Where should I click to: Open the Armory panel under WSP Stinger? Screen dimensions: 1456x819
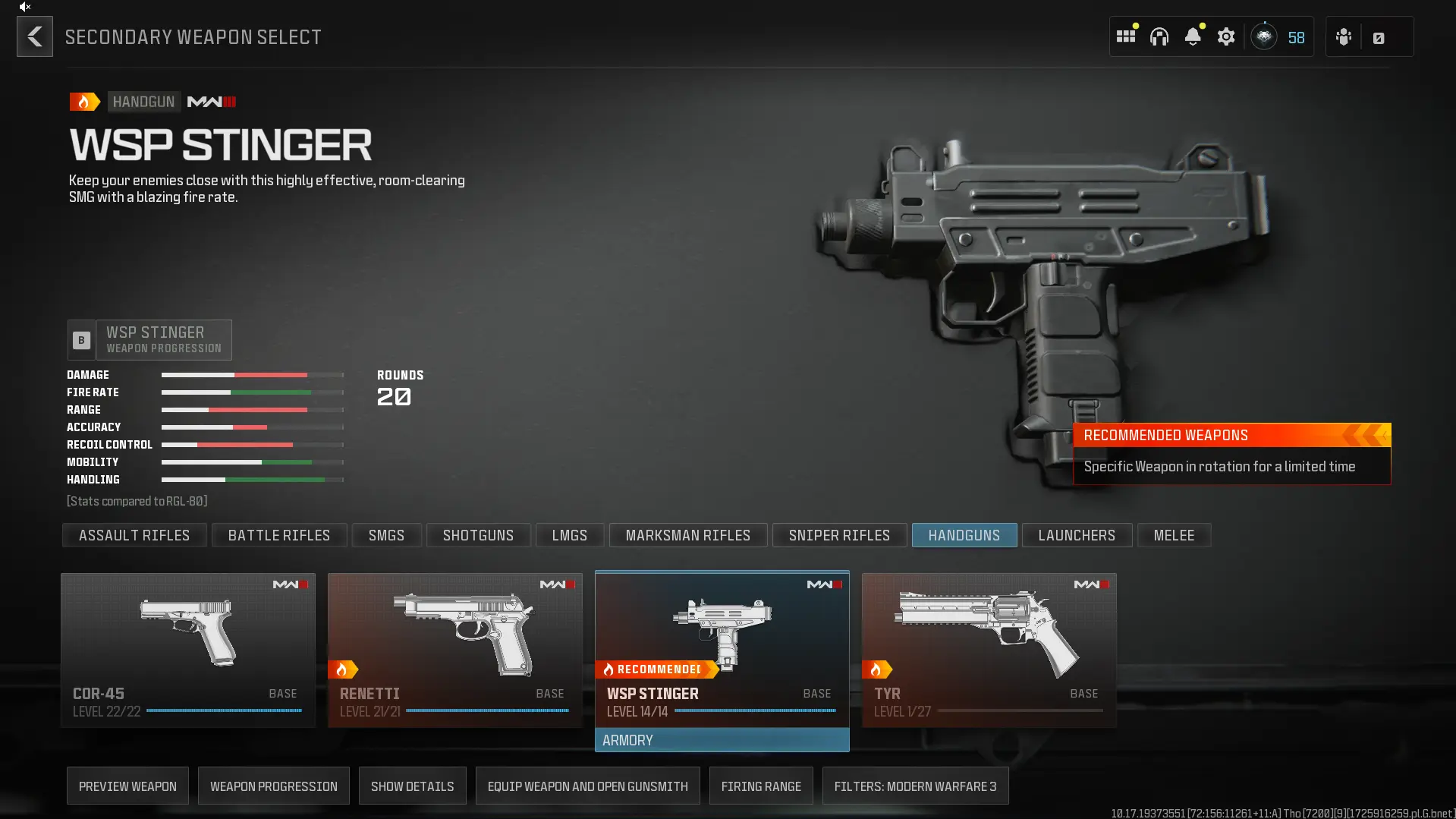pyautogui.click(x=721, y=739)
